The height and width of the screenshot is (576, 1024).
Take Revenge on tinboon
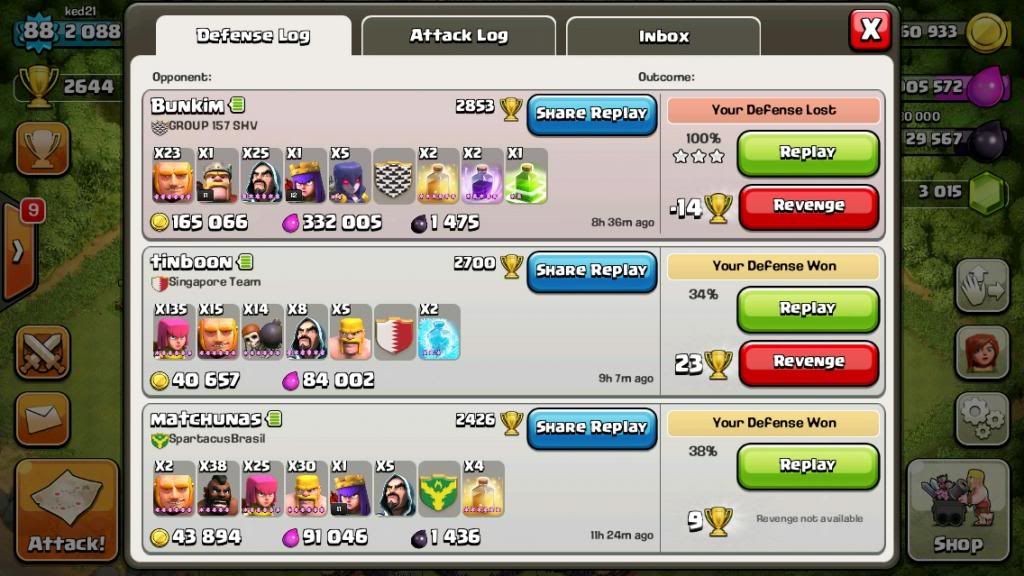coord(808,362)
